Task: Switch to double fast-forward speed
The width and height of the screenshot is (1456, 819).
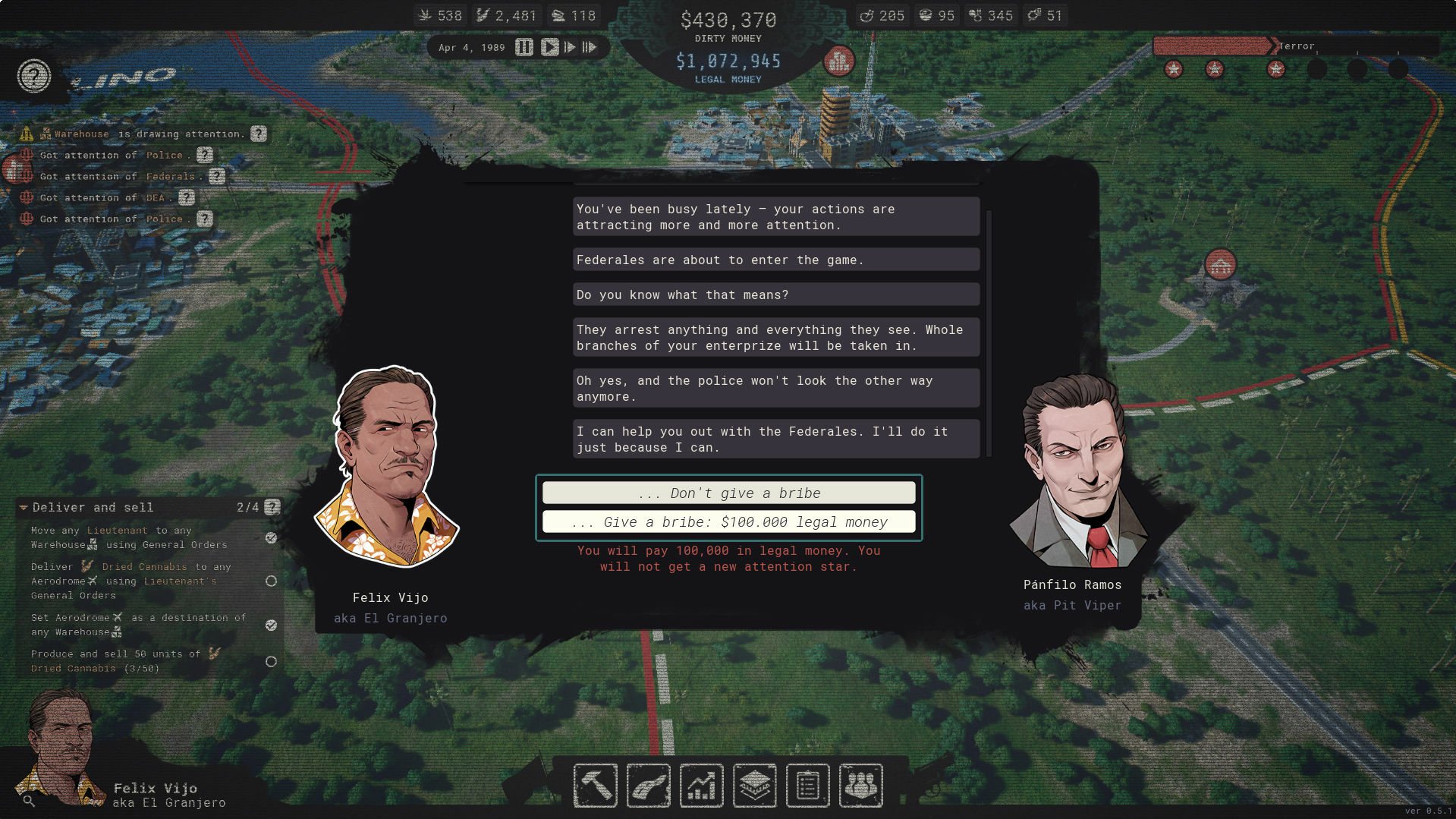Action: (x=570, y=47)
